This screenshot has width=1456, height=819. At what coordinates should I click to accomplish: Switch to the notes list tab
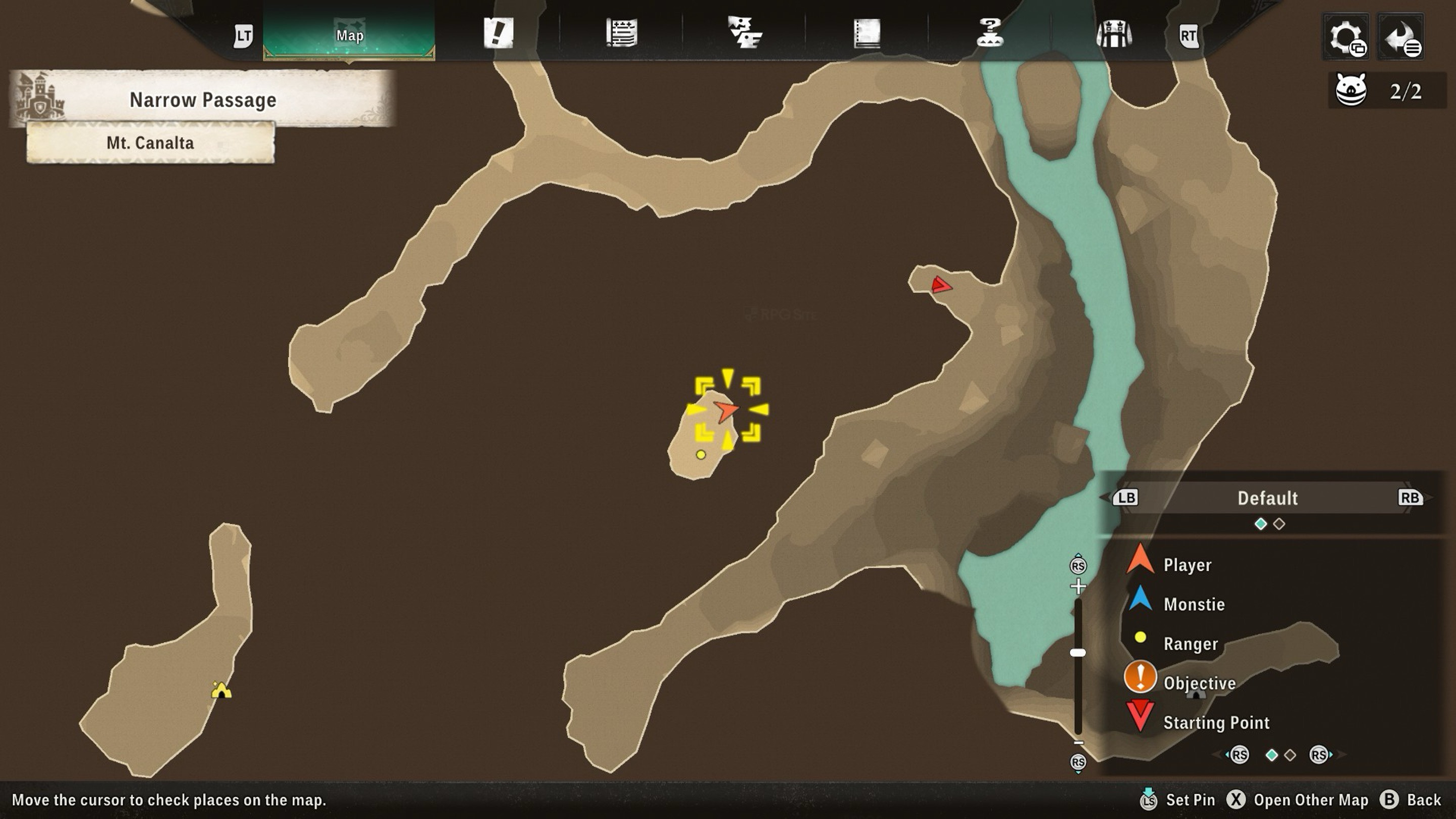pos(621,33)
